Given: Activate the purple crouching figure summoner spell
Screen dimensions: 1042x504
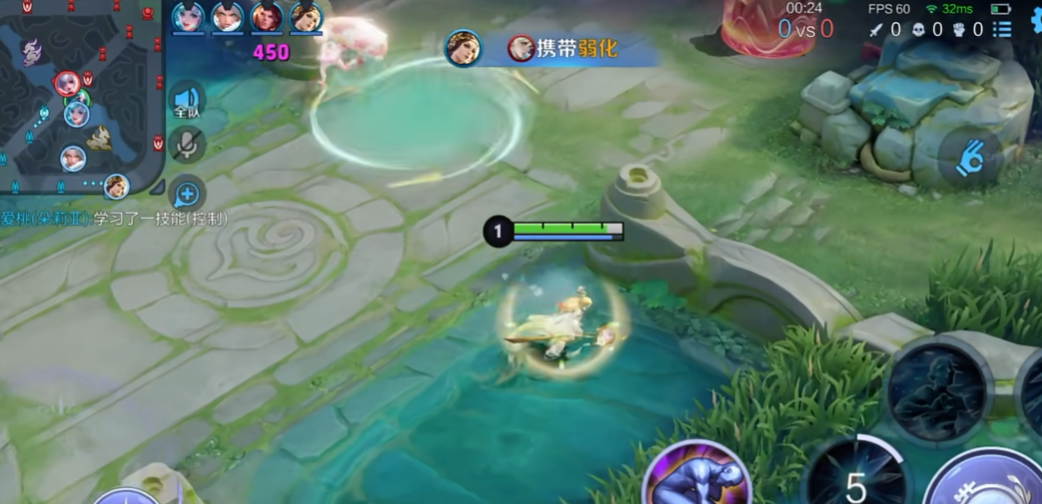Looking at the screenshot, I should tap(697, 476).
